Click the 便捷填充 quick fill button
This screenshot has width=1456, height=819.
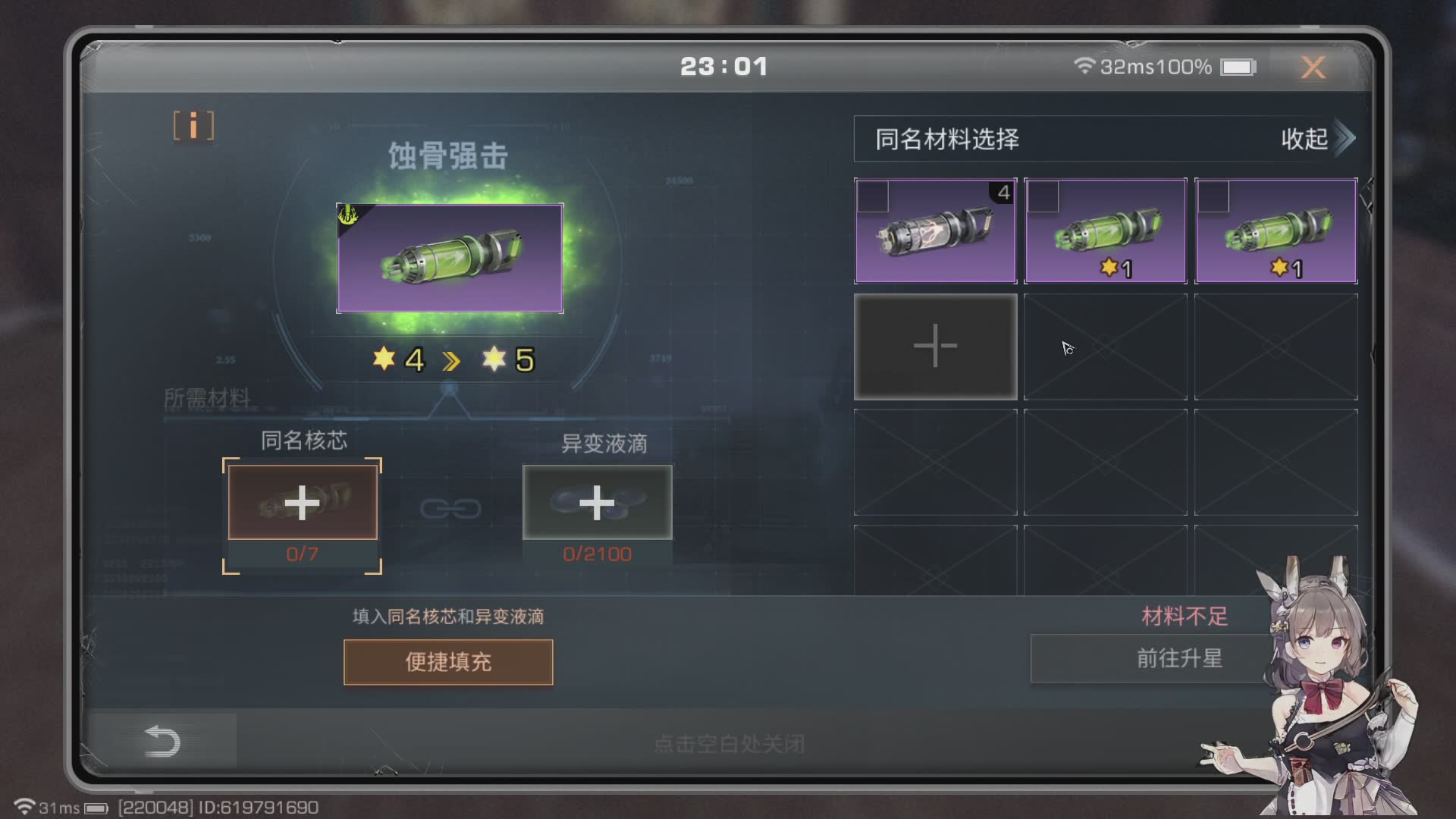pos(448,662)
